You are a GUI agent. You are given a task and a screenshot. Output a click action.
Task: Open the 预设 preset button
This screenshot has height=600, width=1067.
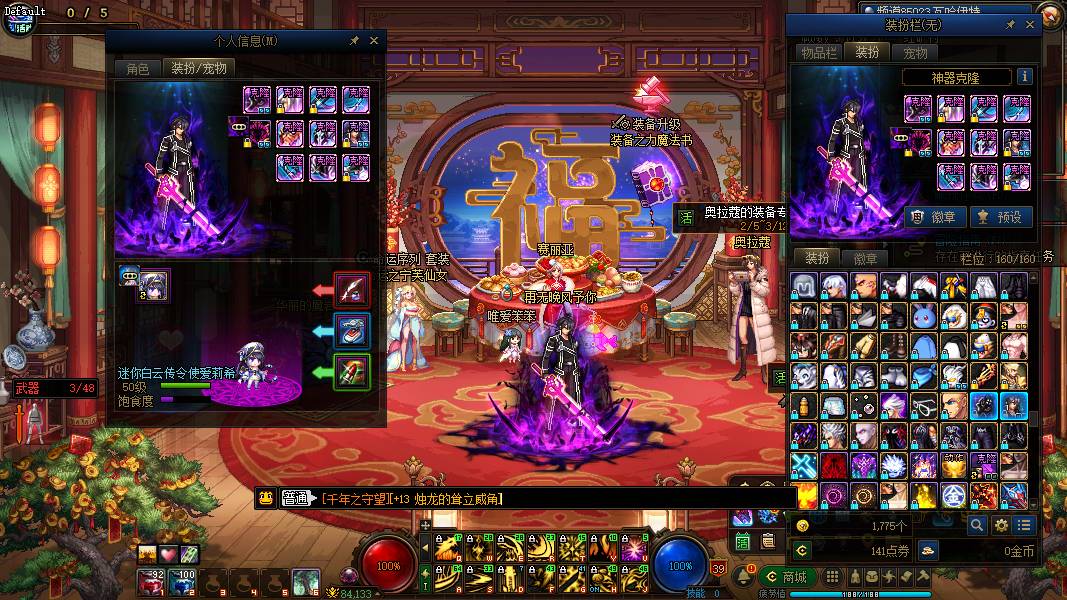[x=998, y=216]
